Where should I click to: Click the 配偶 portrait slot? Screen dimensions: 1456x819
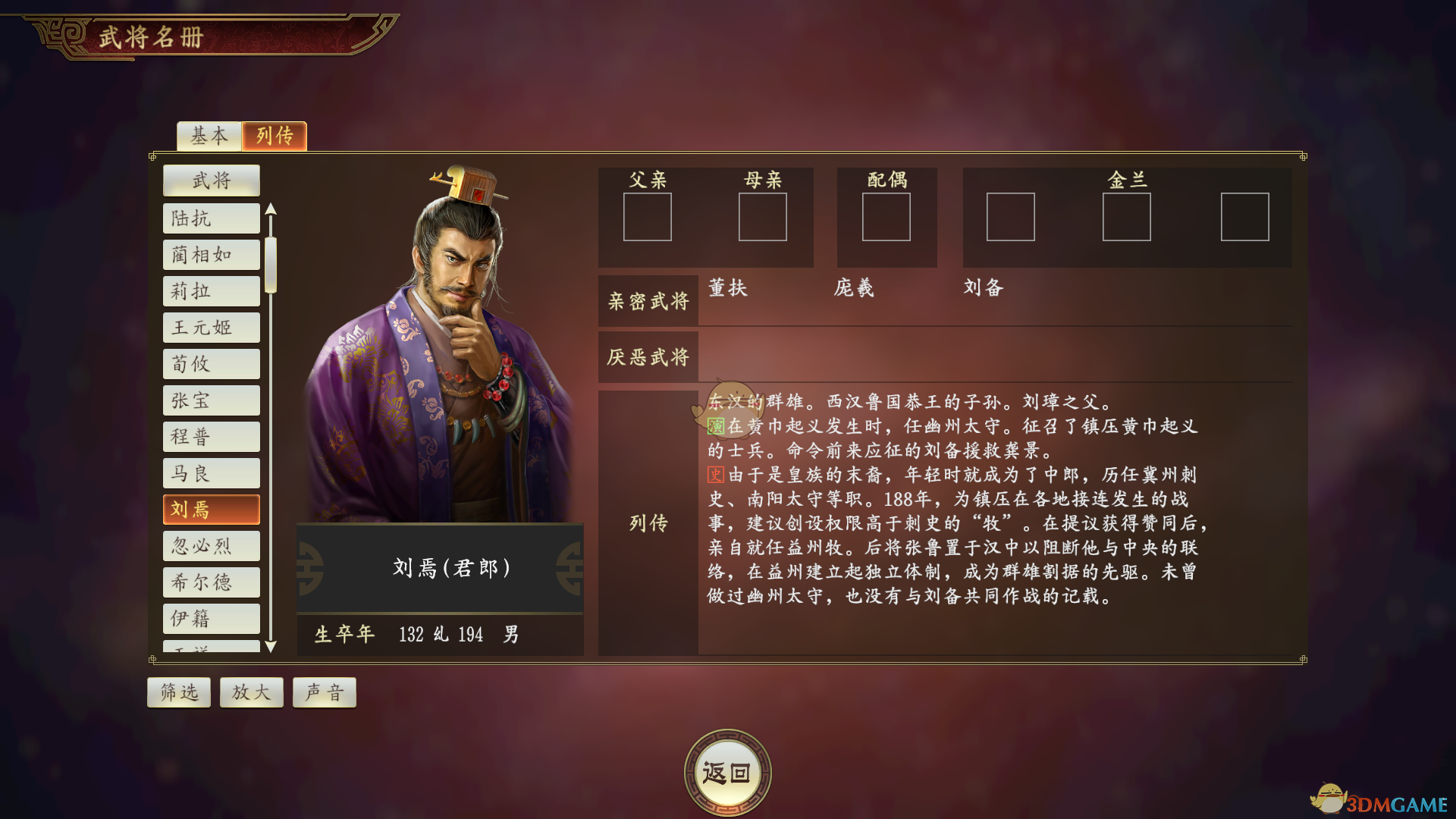click(x=886, y=218)
